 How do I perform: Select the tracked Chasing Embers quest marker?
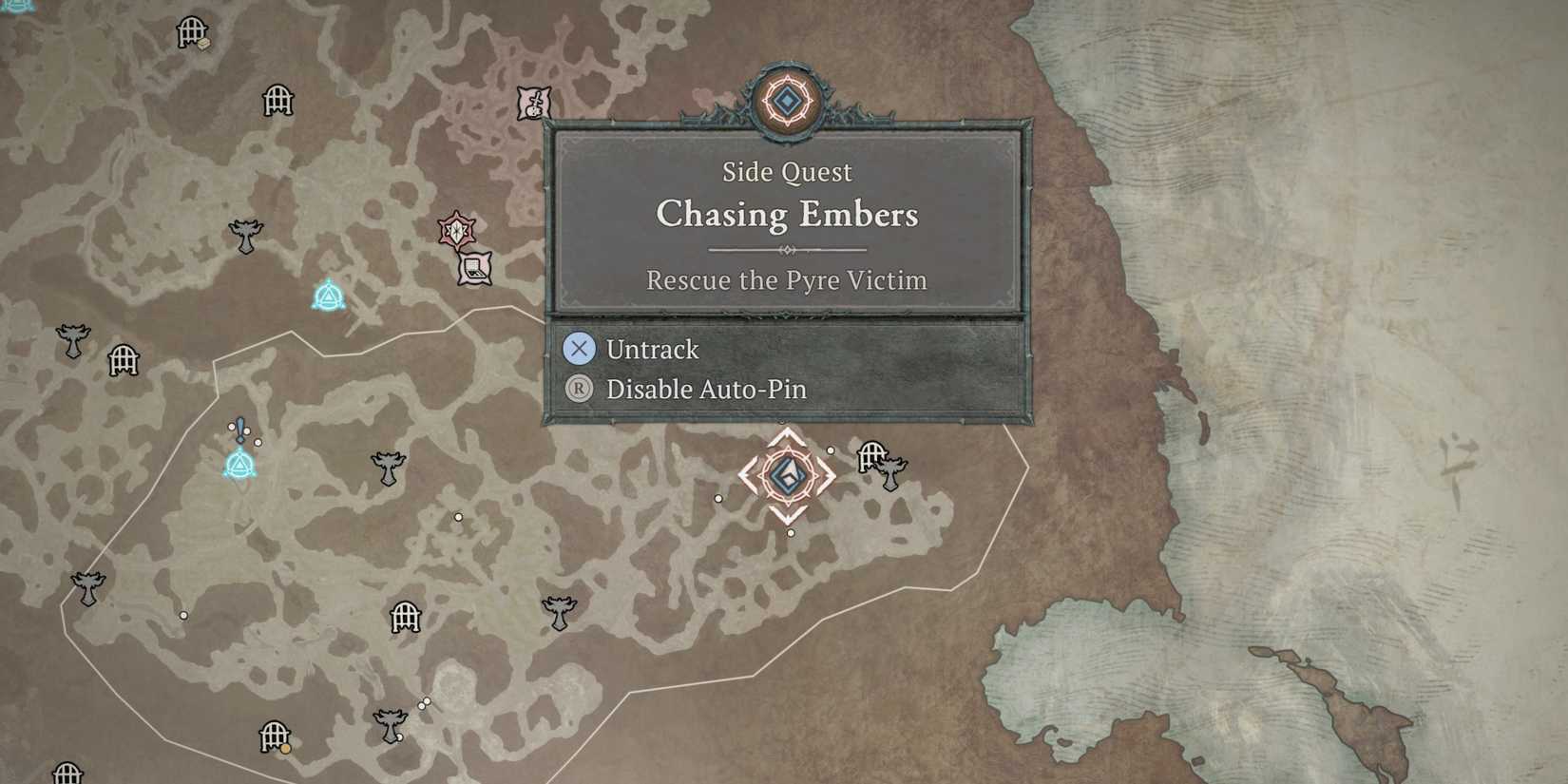coord(787,475)
